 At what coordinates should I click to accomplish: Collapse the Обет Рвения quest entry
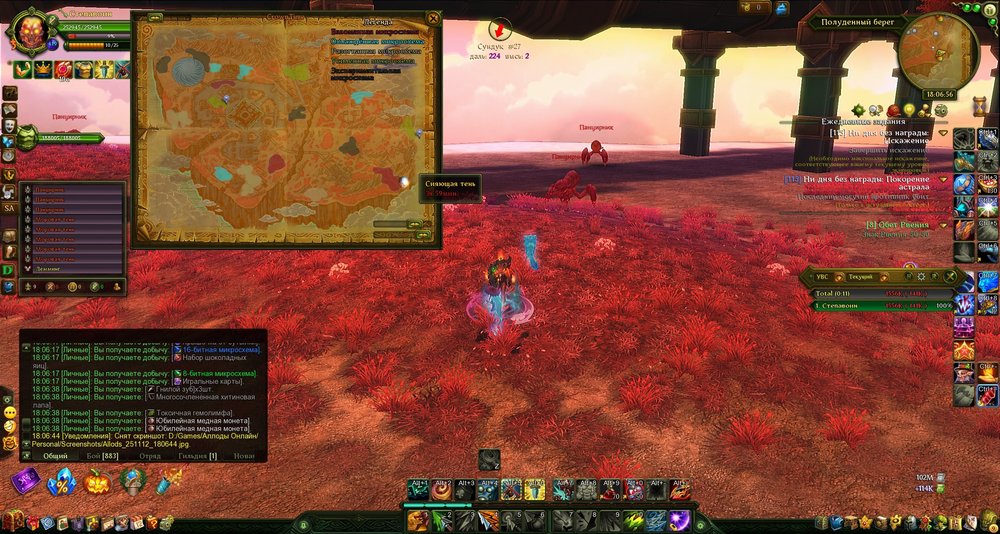pyautogui.click(x=944, y=225)
